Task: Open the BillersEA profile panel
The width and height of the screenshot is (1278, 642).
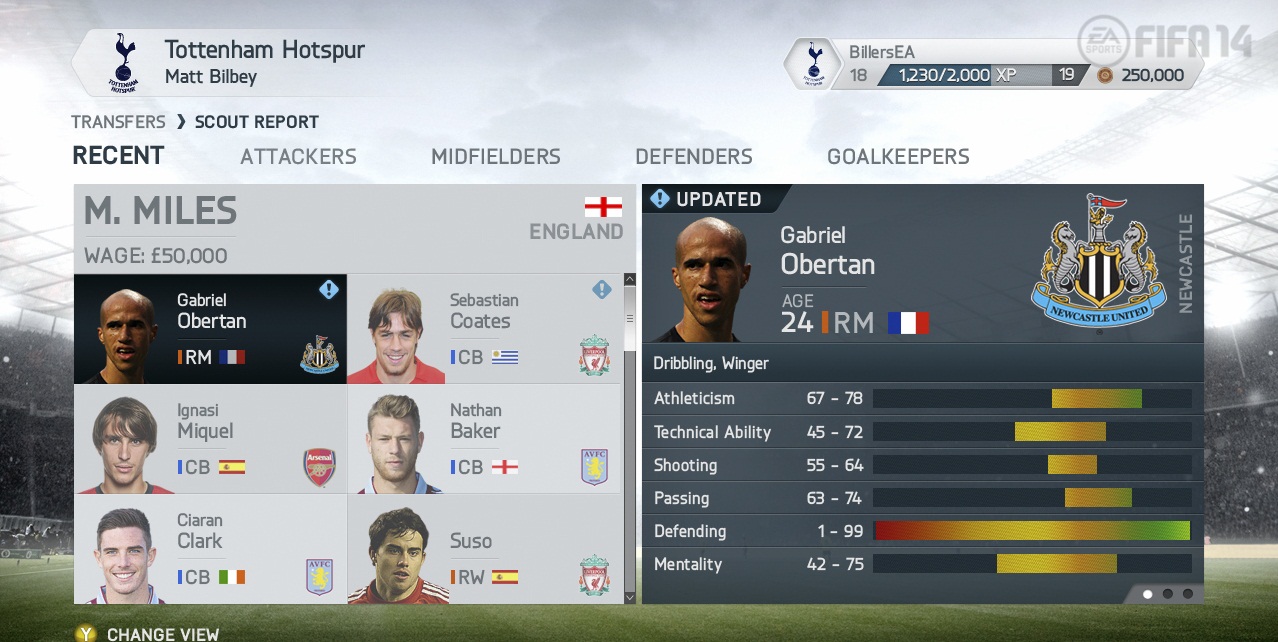Action: click(990, 63)
